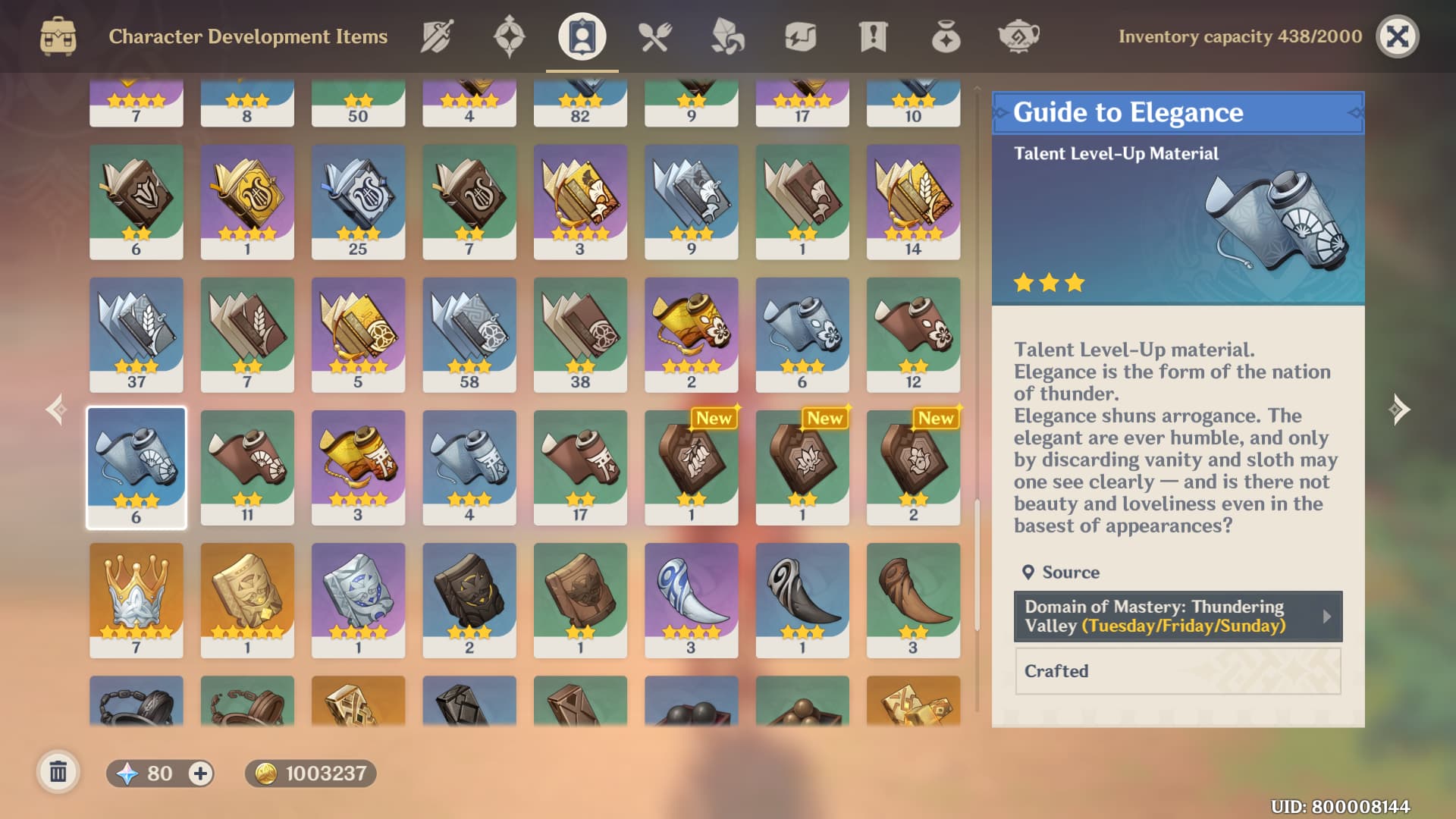This screenshot has width=1456, height=819.
Task: Choose the golden scroll with quantity 2
Action: pyautogui.click(x=691, y=334)
